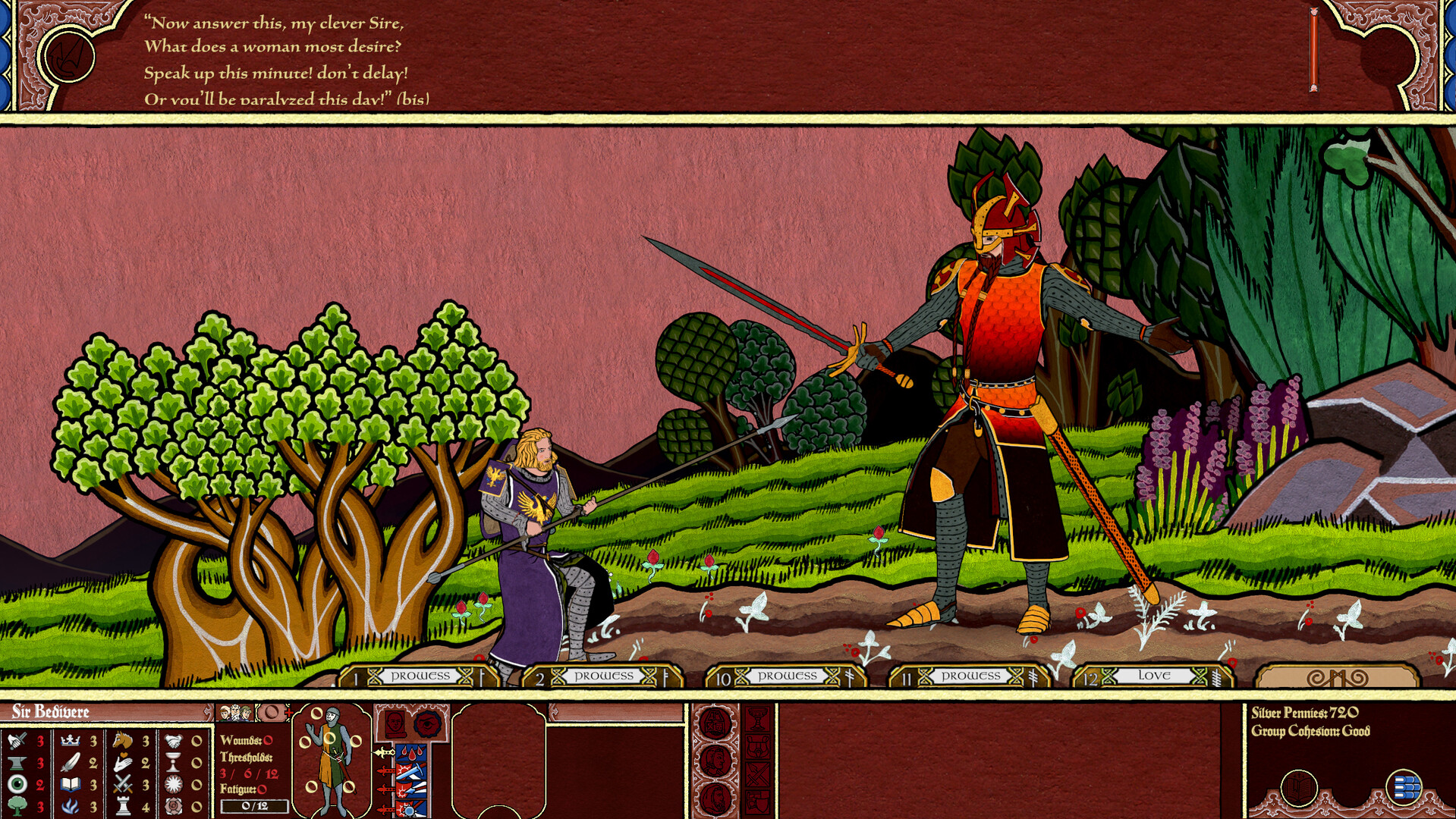The width and height of the screenshot is (1456, 819).
Task: Select the horse riding stat icon
Action: pos(121,741)
